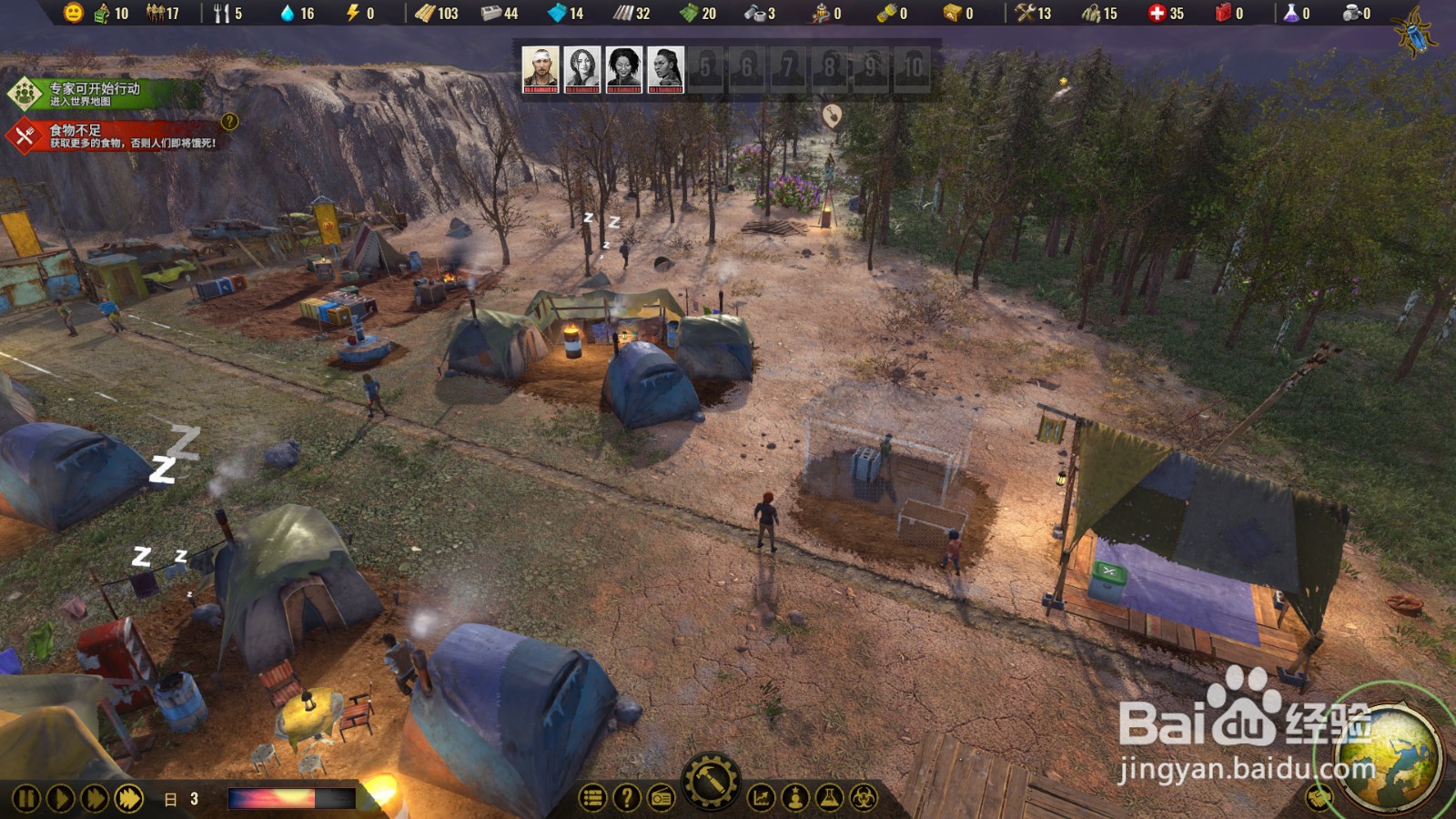Select the specialist with curly black hair
Screen dimensions: 1456x819
(624, 70)
